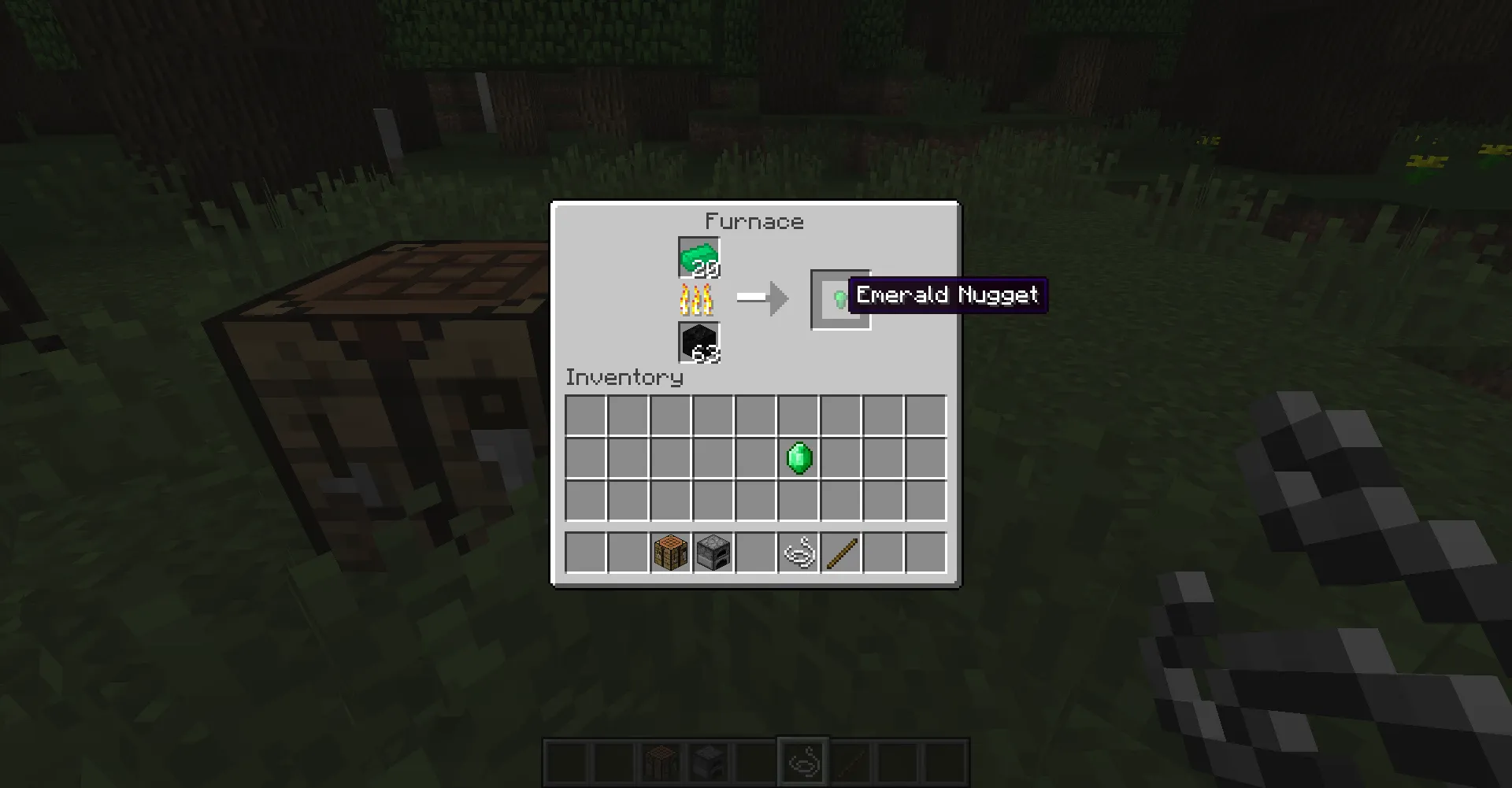Collect the Emerald Nugget from the output slot
1512x788 pixels.
tap(839, 298)
